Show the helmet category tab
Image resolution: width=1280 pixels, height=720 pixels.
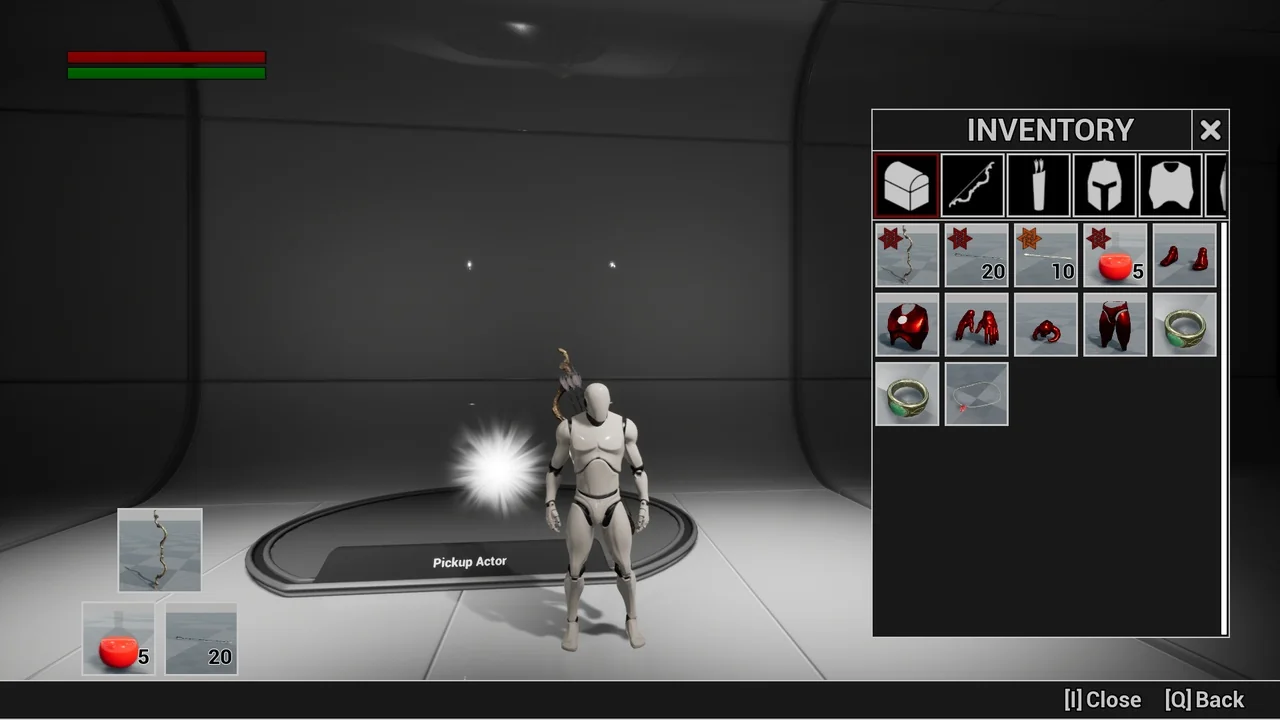tap(1105, 185)
